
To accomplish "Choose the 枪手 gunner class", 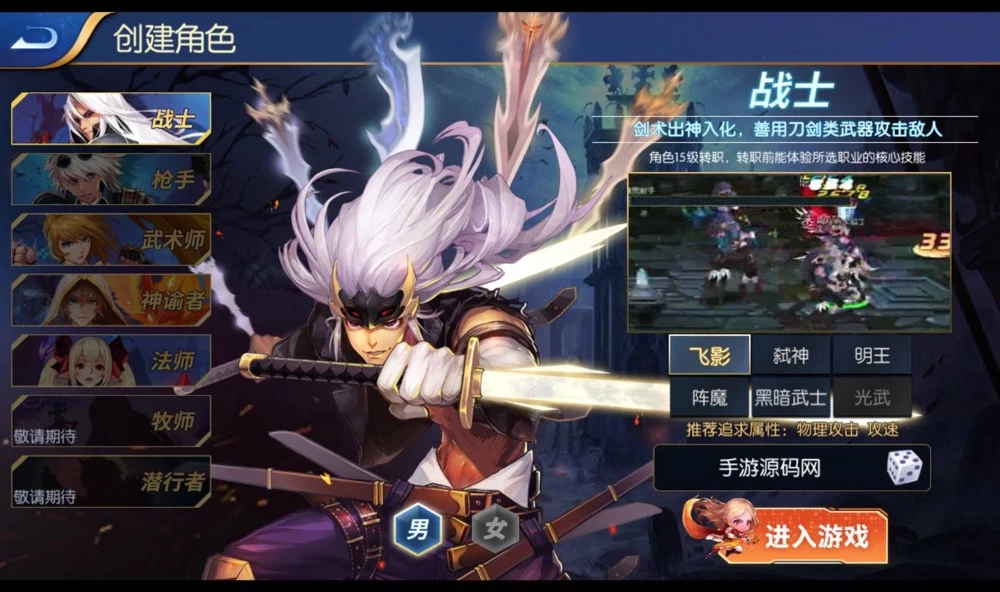I will [111, 179].
